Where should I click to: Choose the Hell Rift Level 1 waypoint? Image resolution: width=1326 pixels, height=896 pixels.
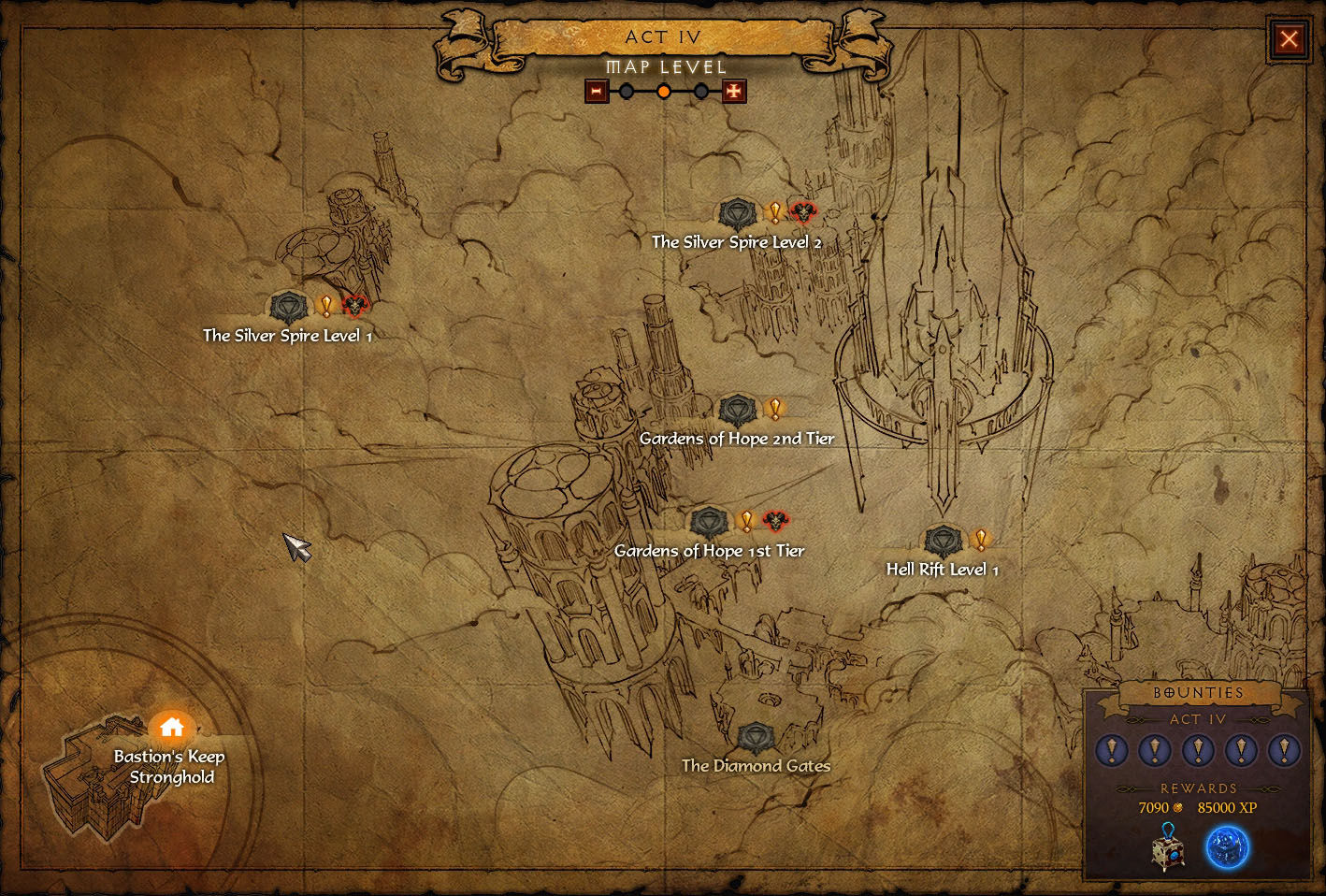click(943, 541)
